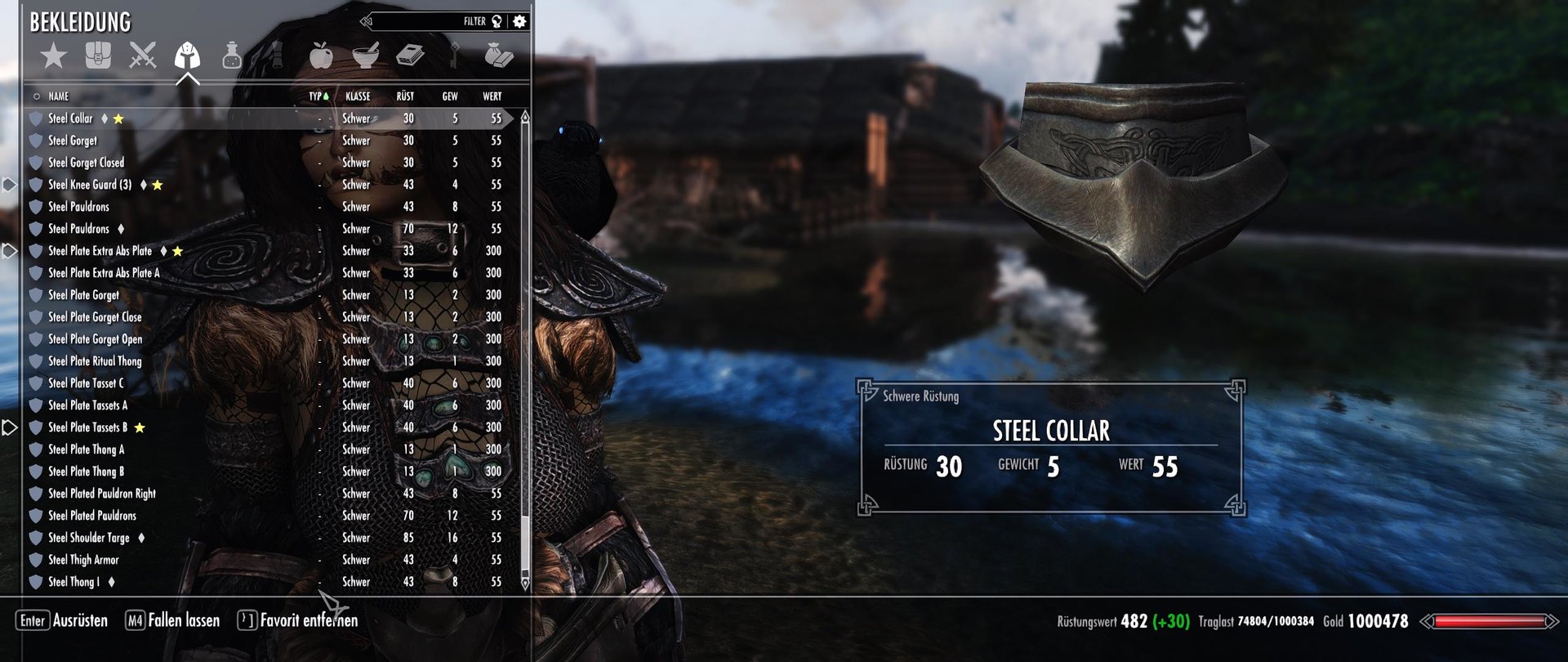Screen dimensions: 1568x662
Task: Click the Steel Plated Pauldron Right entry
Action: pyautogui.click(x=101, y=494)
